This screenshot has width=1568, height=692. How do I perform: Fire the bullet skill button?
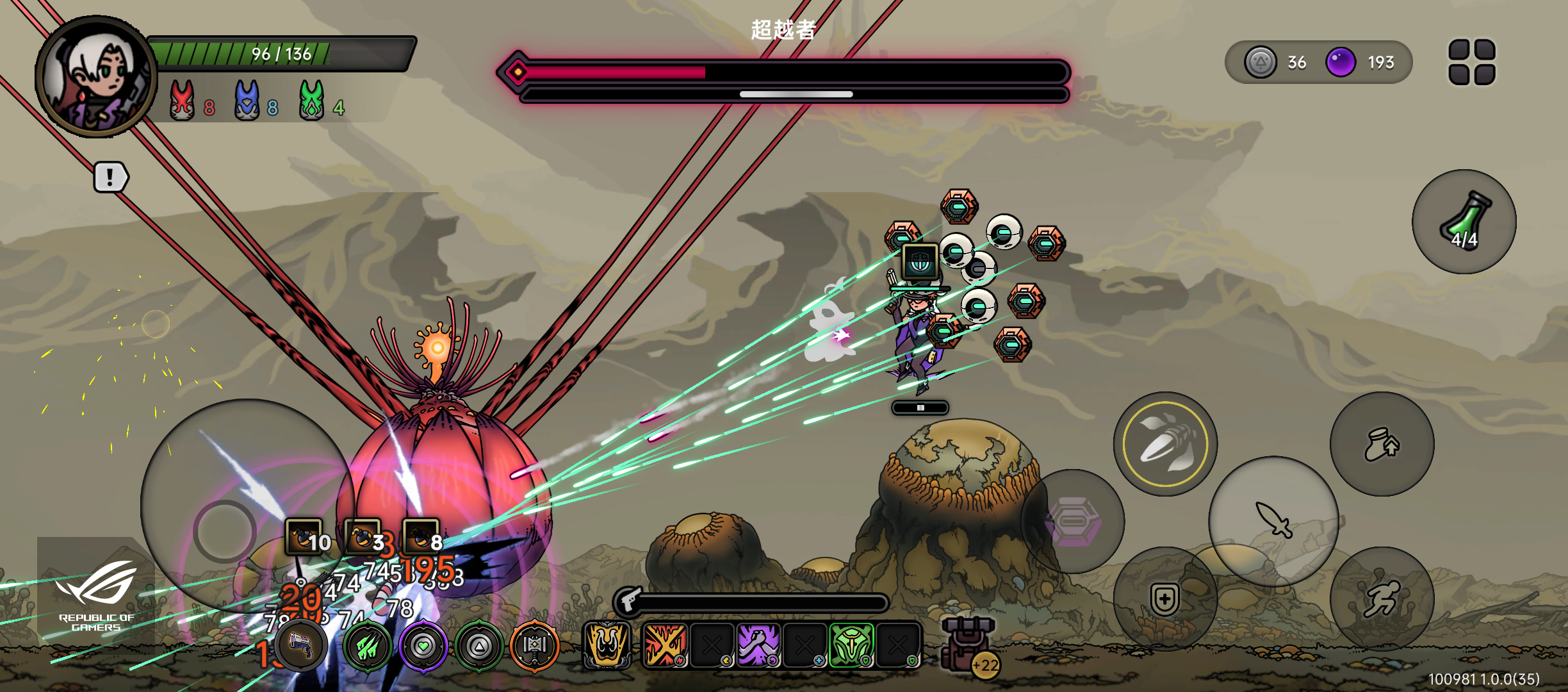point(1165,443)
